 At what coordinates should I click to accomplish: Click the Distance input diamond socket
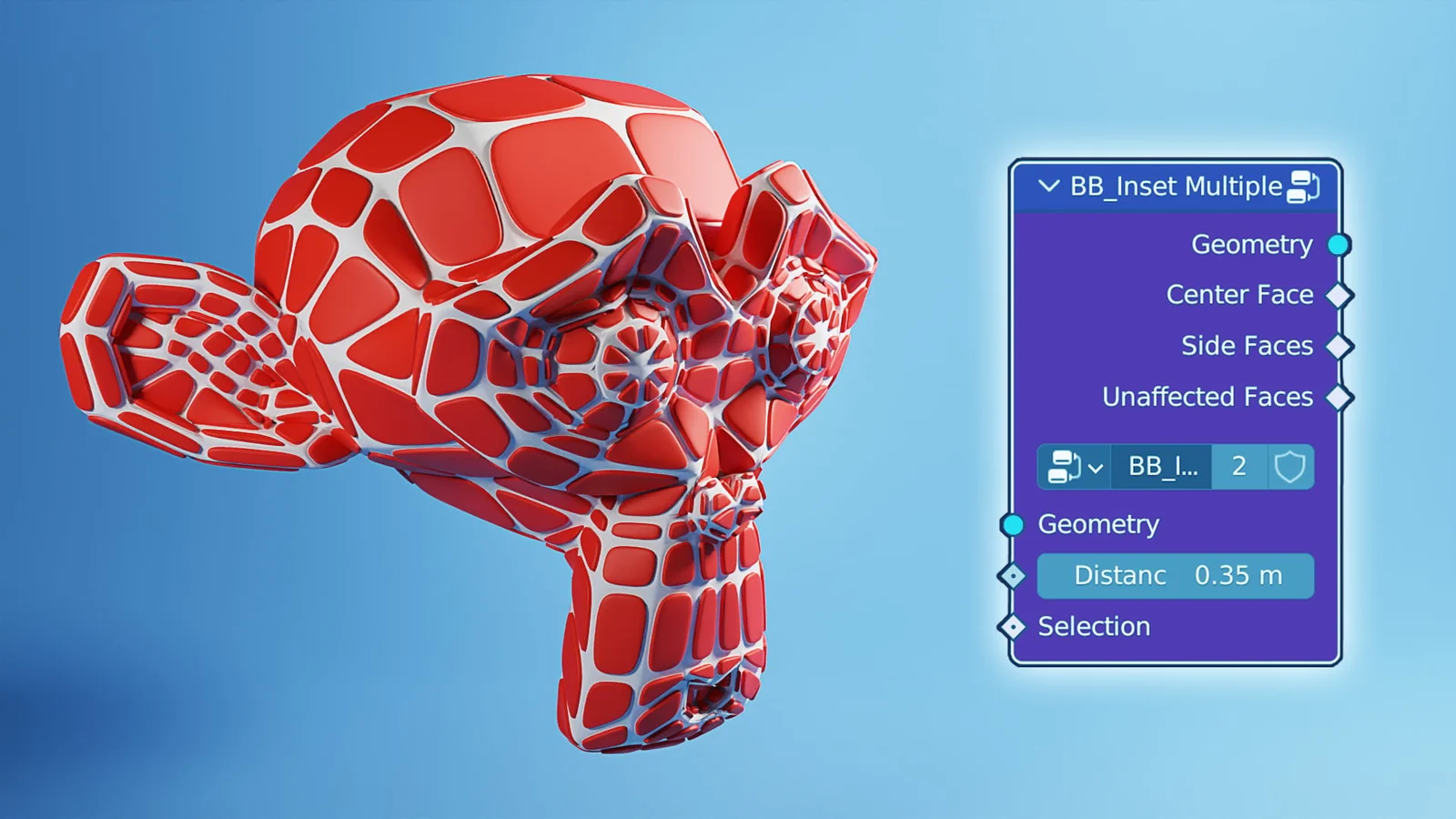point(1013,575)
